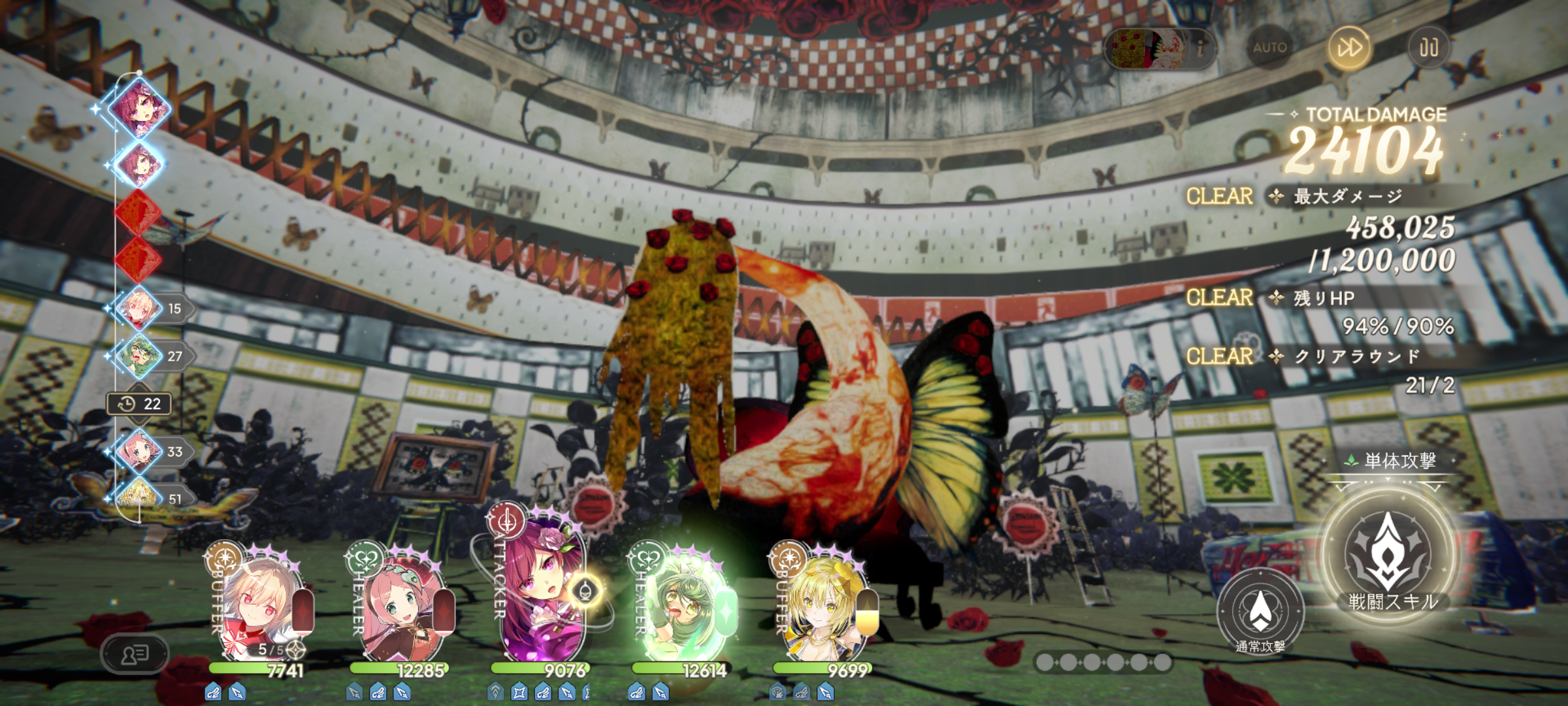Toggle the AUTO battle button
The height and width of the screenshot is (706, 1568).
click(x=1269, y=48)
